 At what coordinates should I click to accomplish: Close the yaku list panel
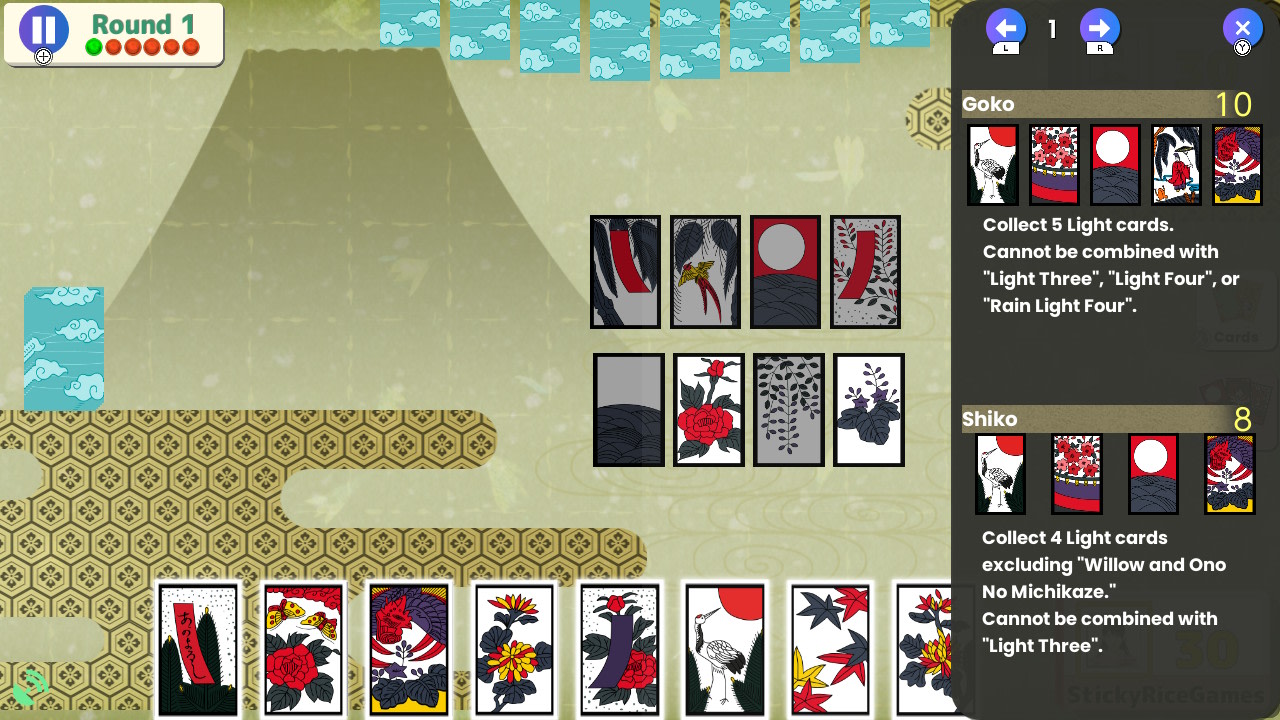[1242, 28]
